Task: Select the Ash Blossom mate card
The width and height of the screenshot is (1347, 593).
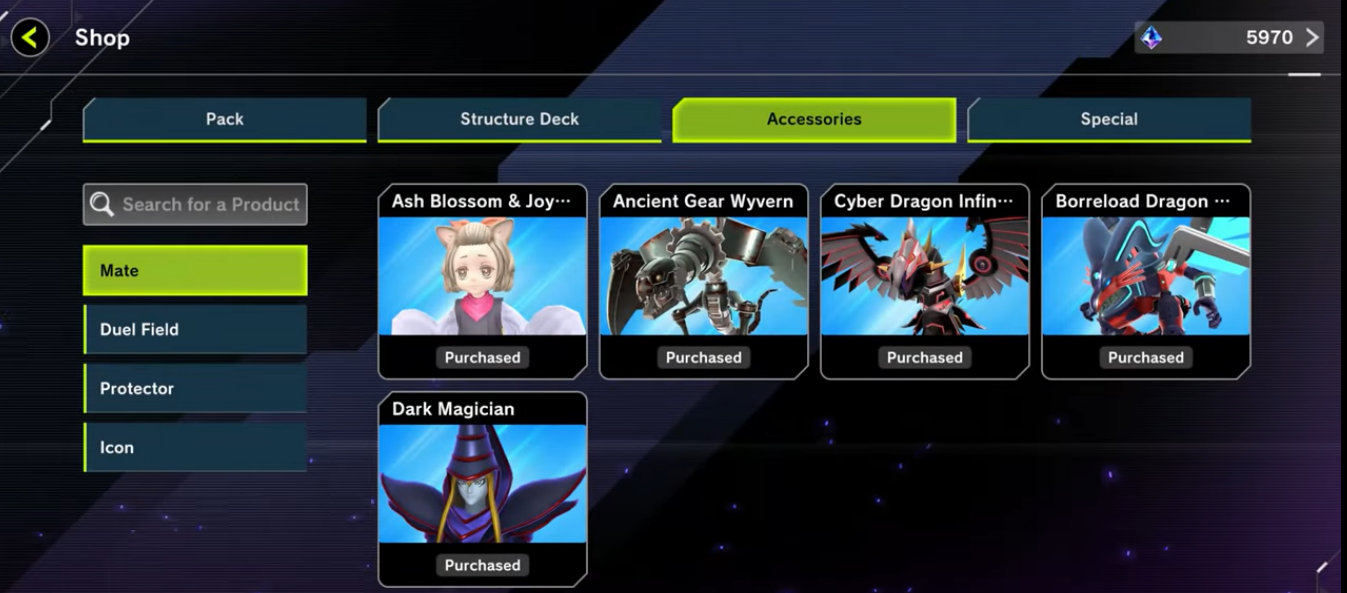Action: click(x=482, y=281)
